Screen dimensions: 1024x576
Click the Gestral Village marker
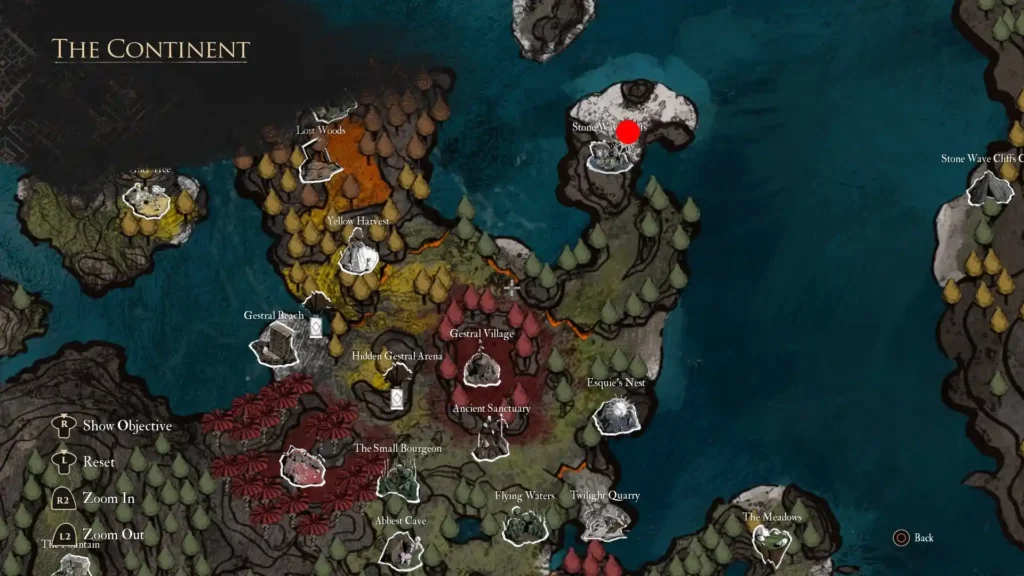482,366
